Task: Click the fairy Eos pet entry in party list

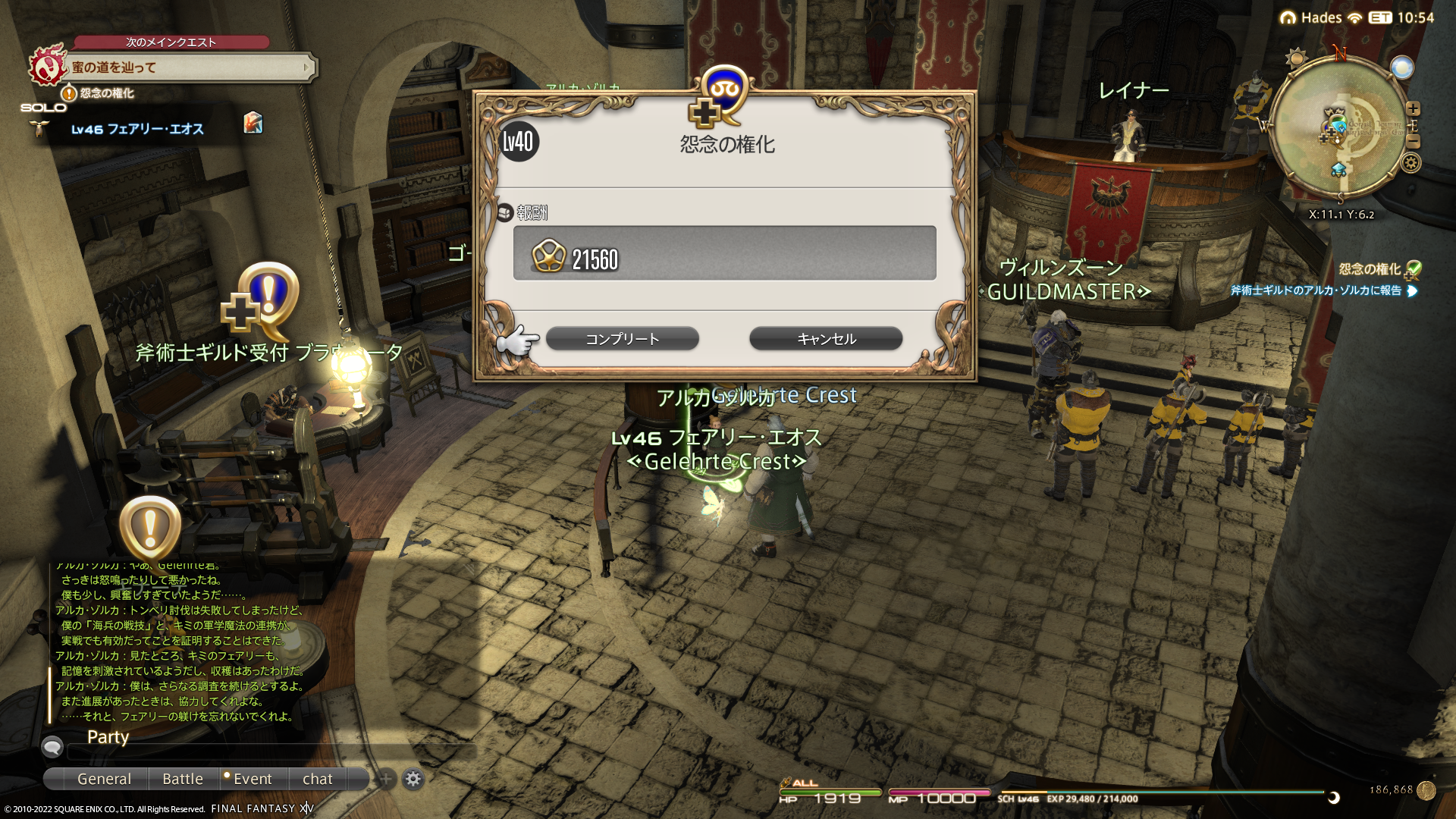Action: coord(137,130)
